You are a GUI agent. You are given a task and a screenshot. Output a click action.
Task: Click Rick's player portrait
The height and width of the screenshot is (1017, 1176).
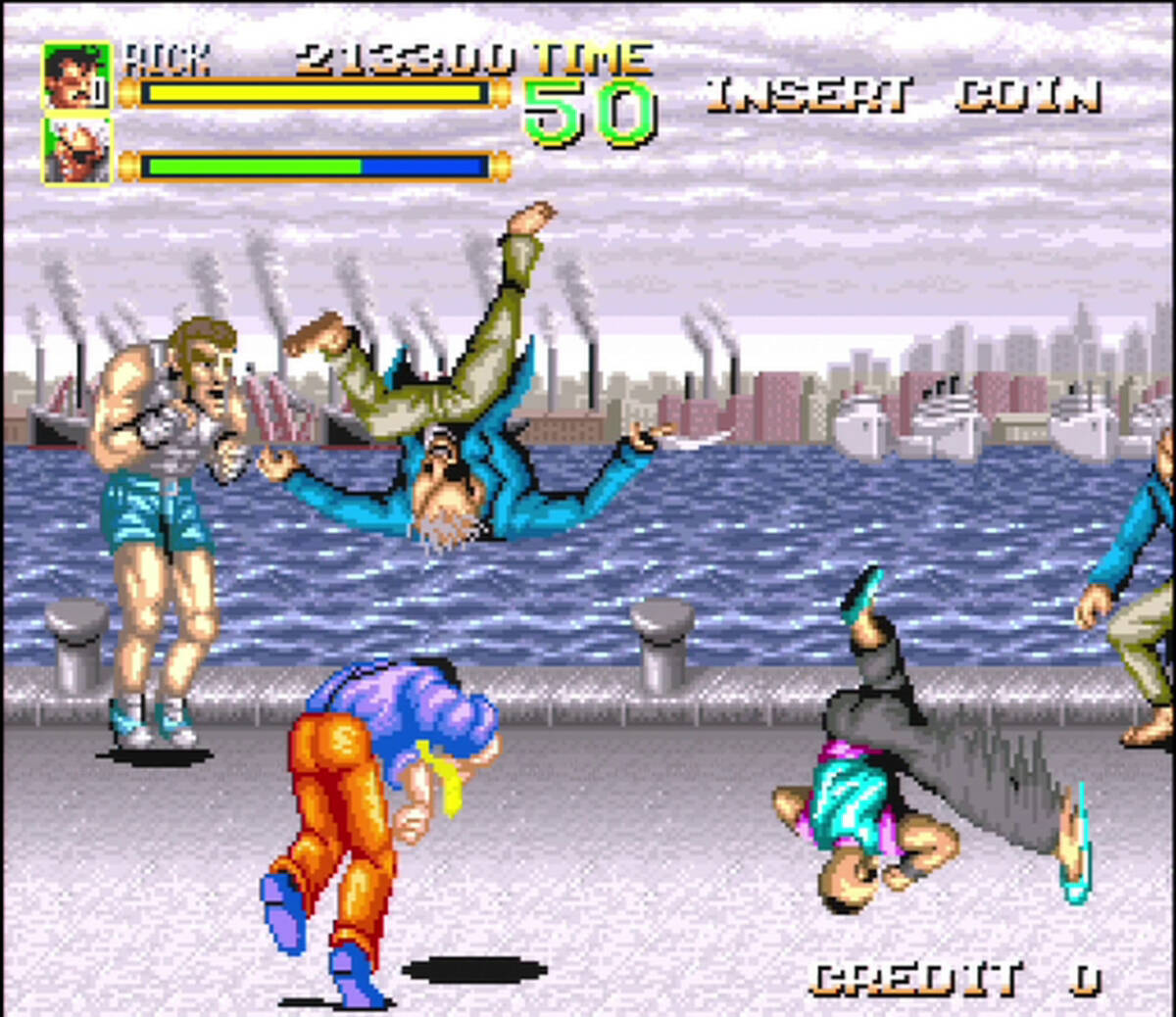75,76
